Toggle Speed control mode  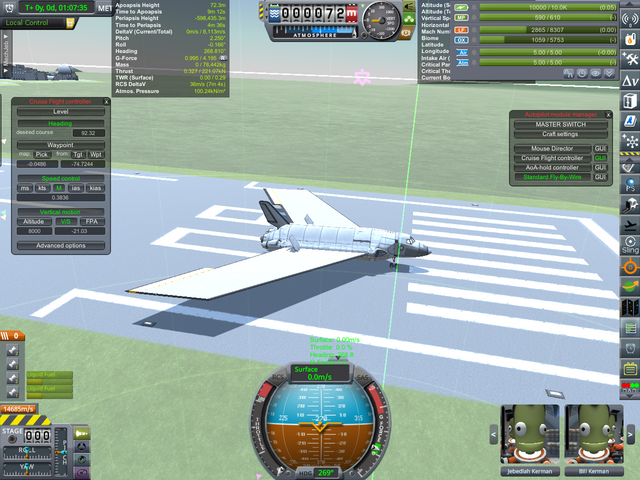pyautogui.click(x=60, y=177)
